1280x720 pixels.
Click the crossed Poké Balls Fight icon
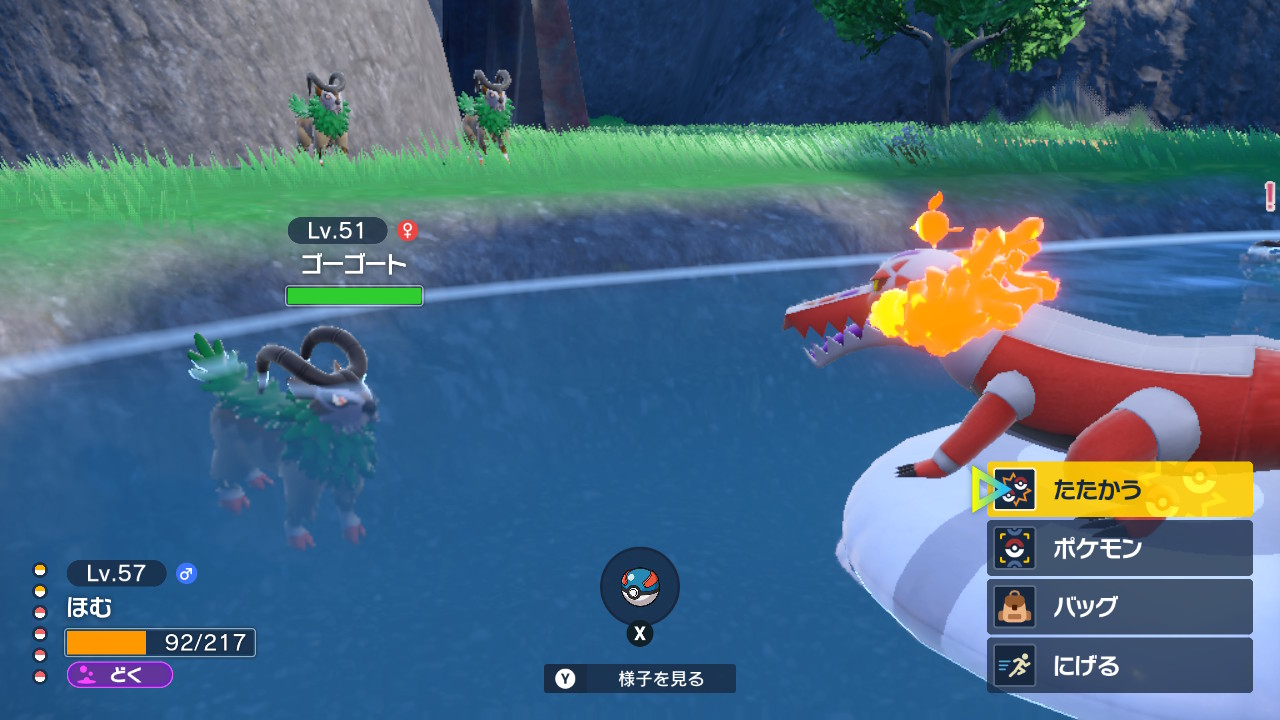[1013, 489]
